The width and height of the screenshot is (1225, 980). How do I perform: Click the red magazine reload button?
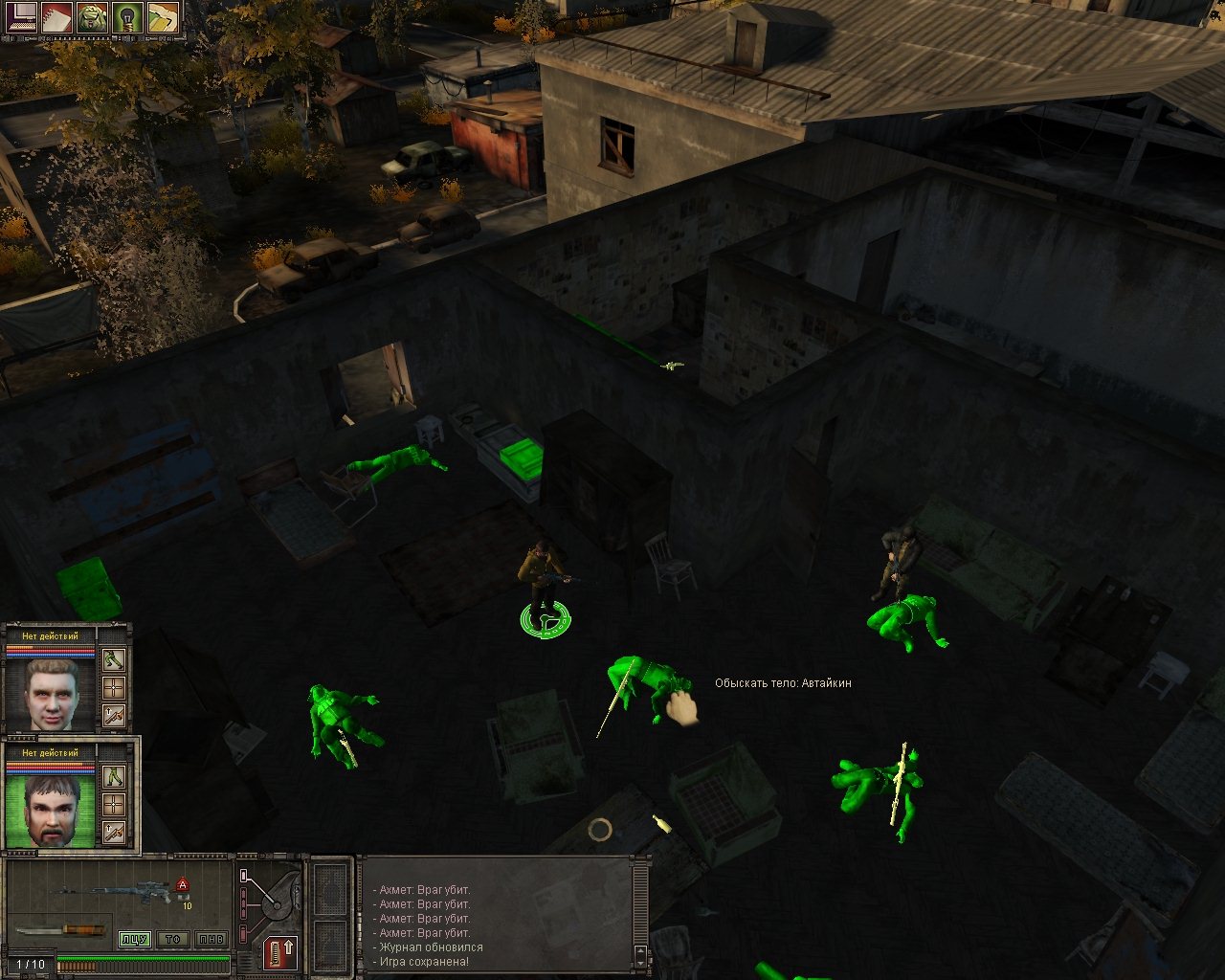281,952
